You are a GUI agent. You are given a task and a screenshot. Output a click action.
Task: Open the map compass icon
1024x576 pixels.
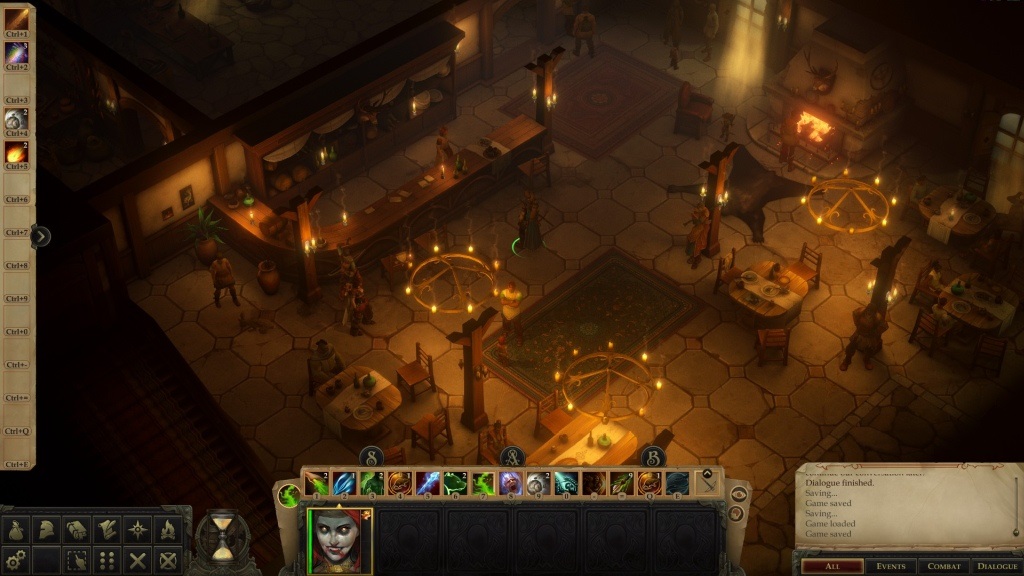coord(137,530)
